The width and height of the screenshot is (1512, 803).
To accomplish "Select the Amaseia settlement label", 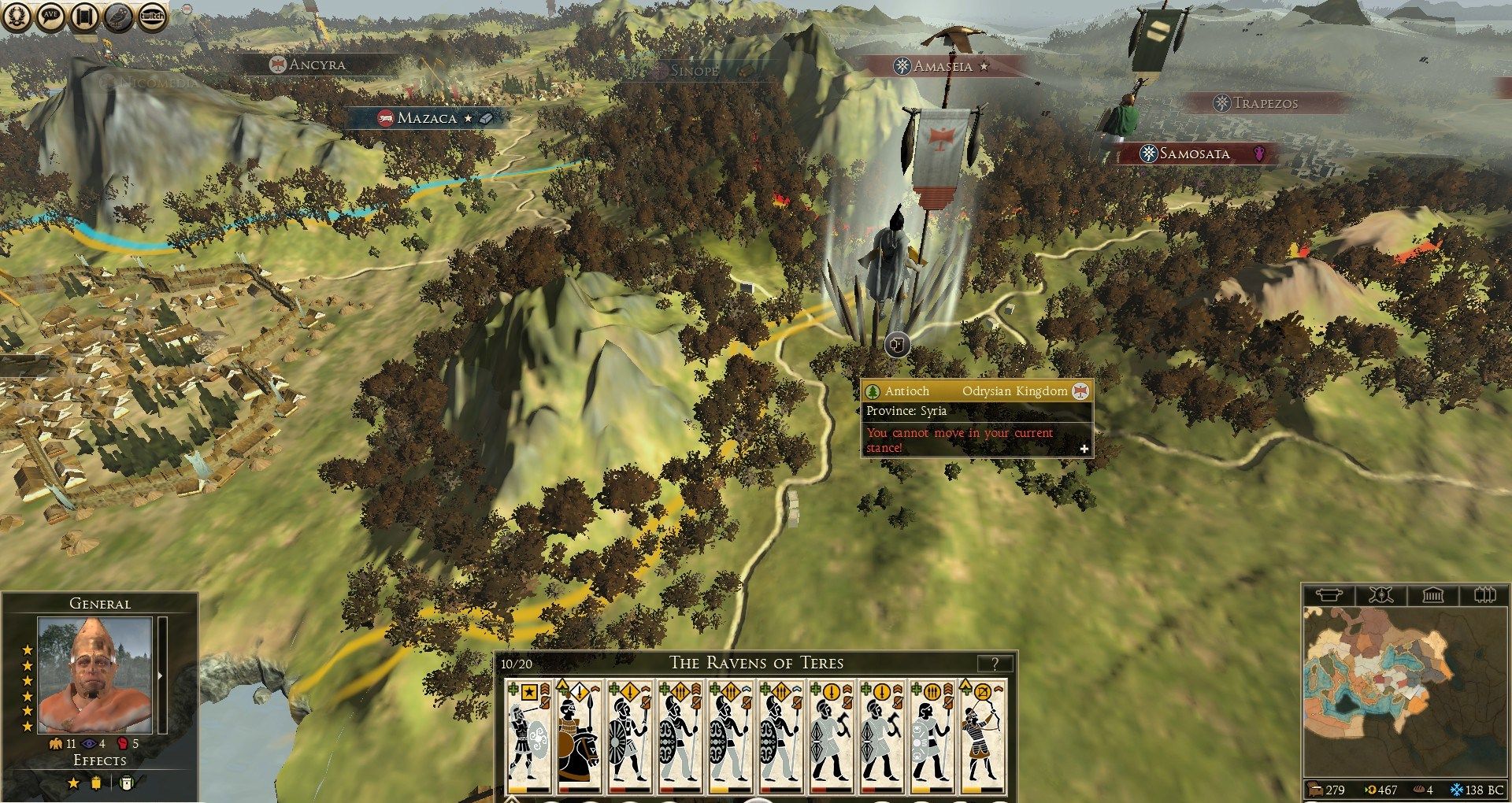I will [942, 66].
